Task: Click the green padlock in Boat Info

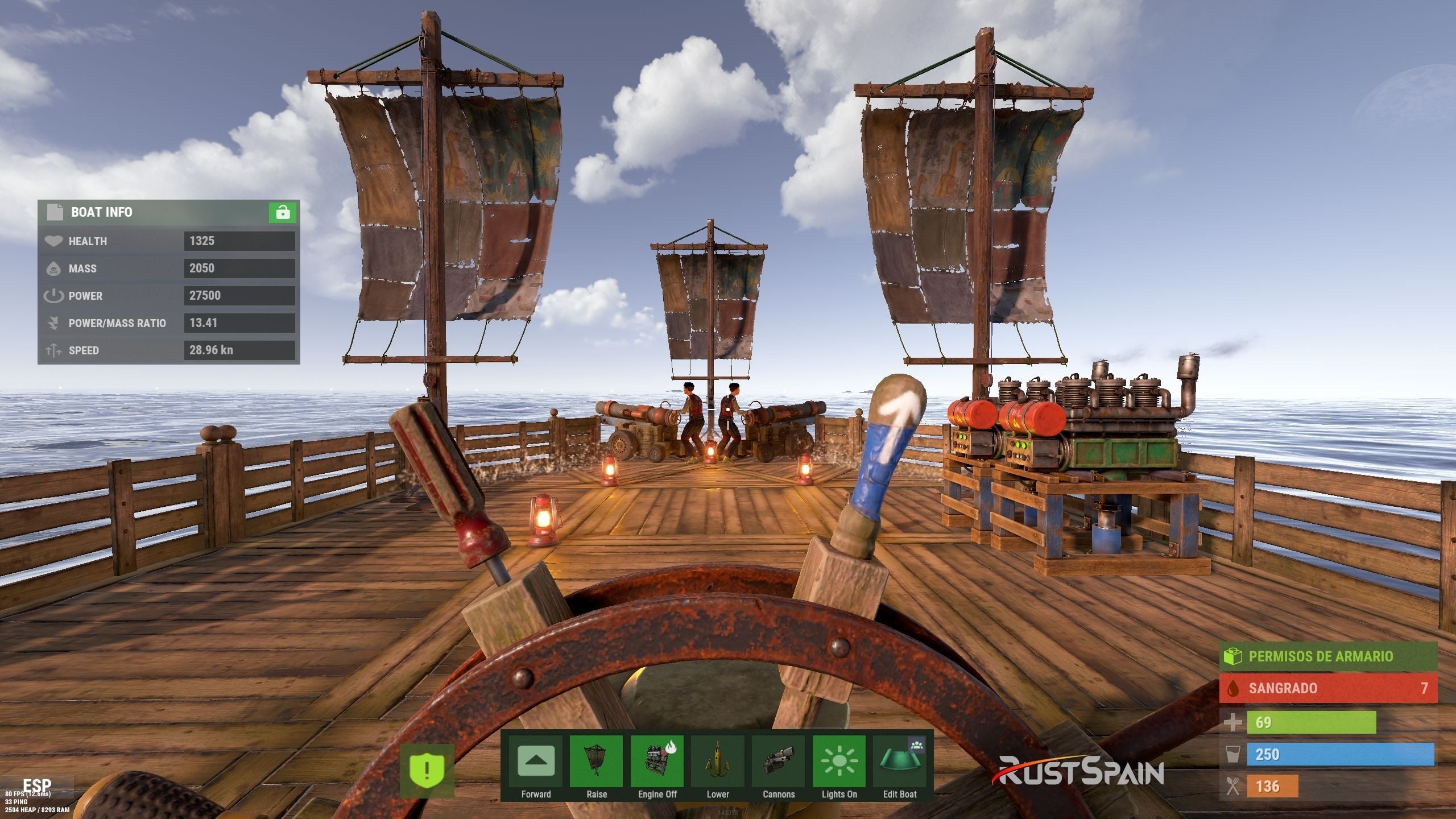Action: pyautogui.click(x=283, y=213)
